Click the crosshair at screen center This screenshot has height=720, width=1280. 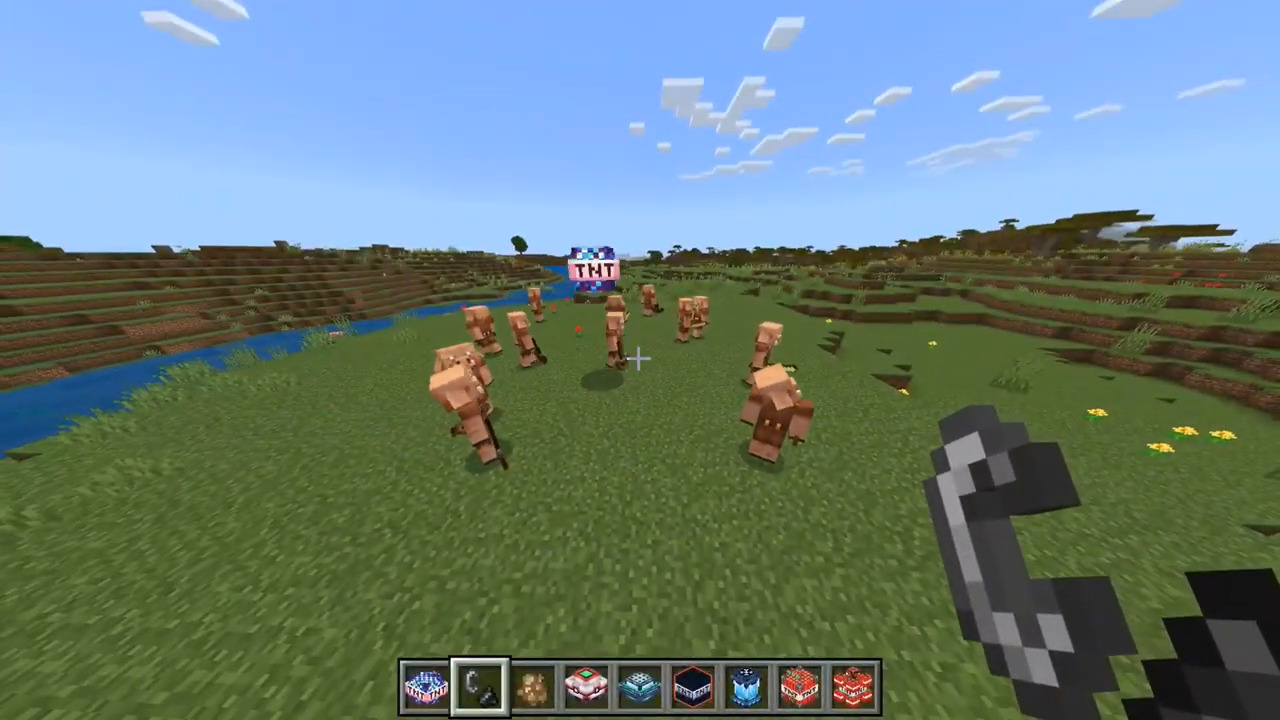point(640,360)
